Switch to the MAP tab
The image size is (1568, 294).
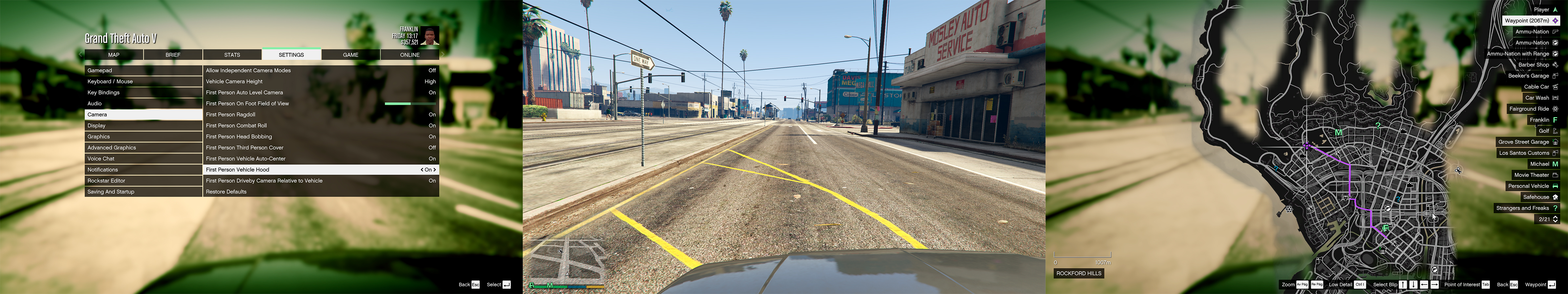click(x=114, y=55)
